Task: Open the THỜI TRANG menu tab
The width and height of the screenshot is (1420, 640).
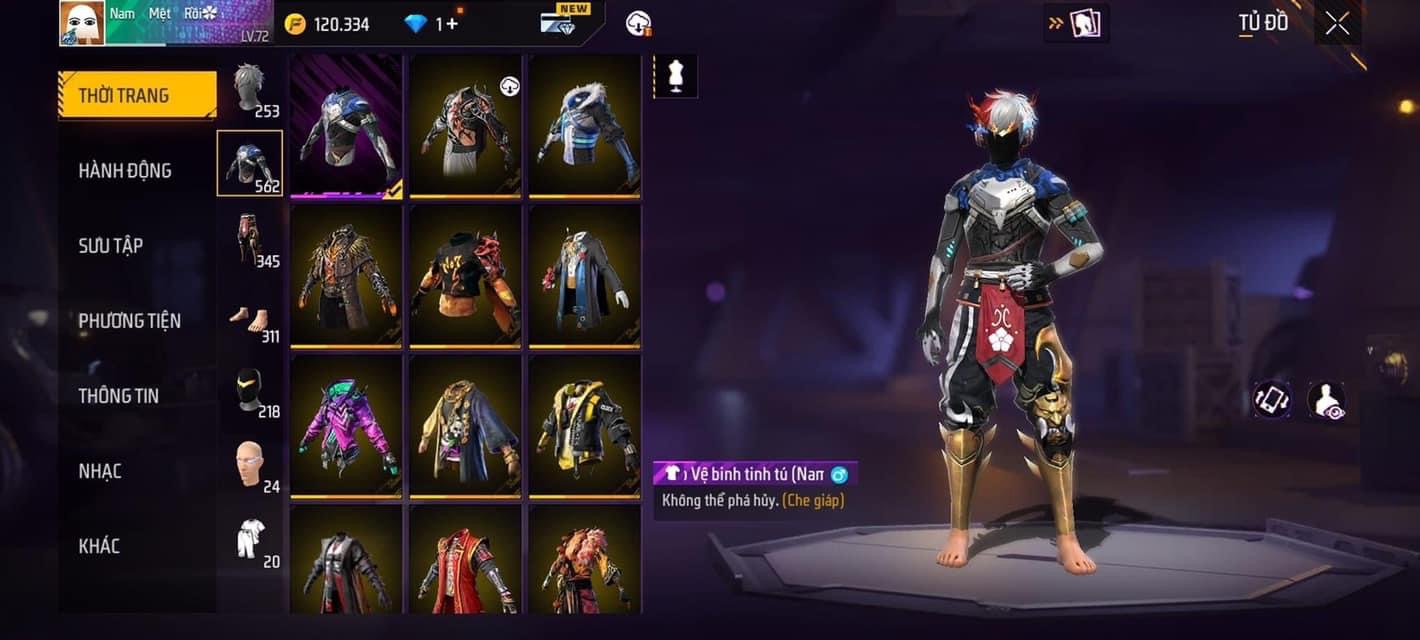Action: (137, 96)
